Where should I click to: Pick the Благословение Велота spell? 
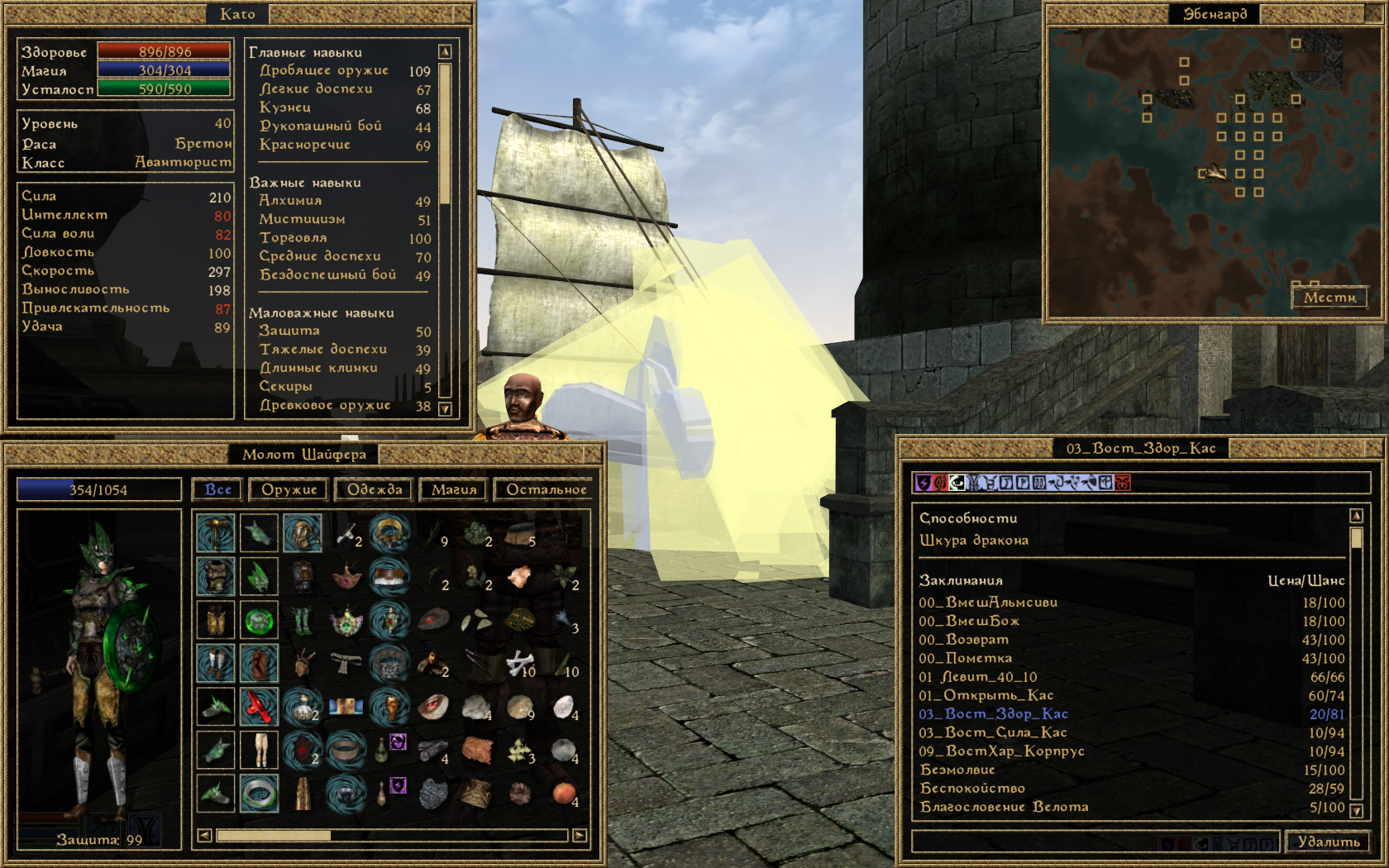(1004, 807)
